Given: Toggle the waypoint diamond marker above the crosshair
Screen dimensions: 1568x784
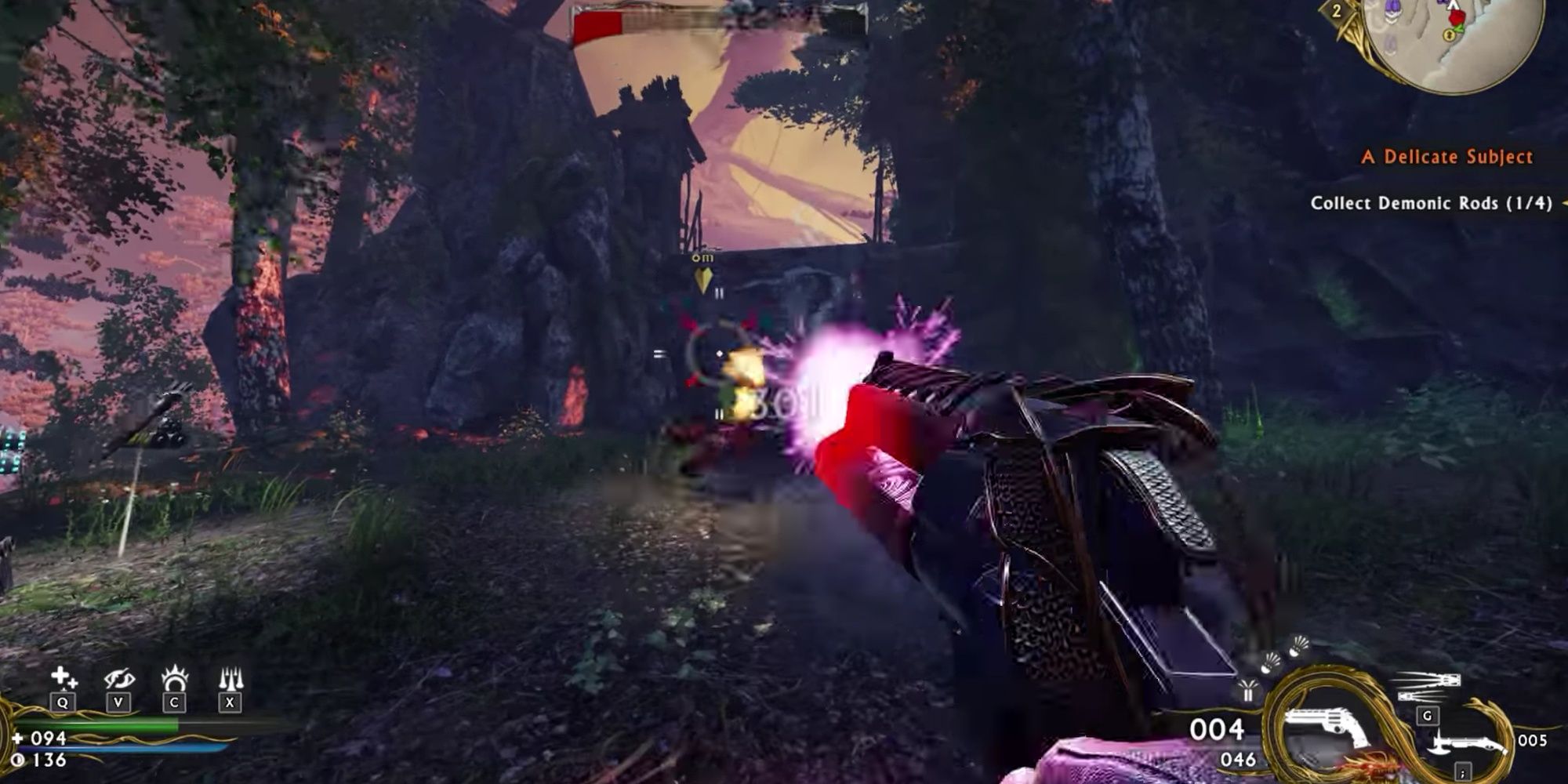Looking at the screenshot, I should (703, 277).
